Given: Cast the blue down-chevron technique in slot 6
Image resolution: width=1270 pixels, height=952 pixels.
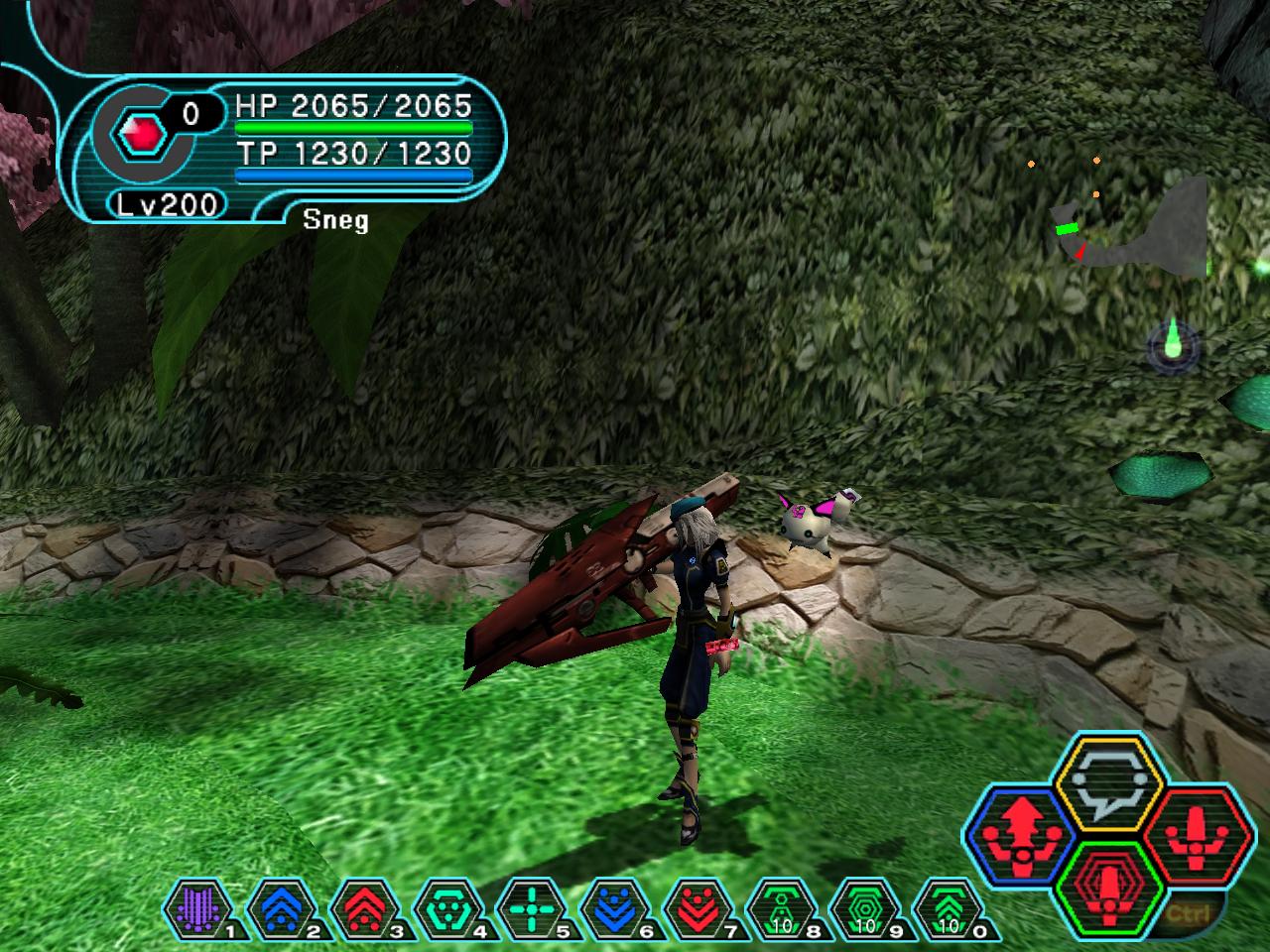Looking at the screenshot, I should tap(612, 907).
